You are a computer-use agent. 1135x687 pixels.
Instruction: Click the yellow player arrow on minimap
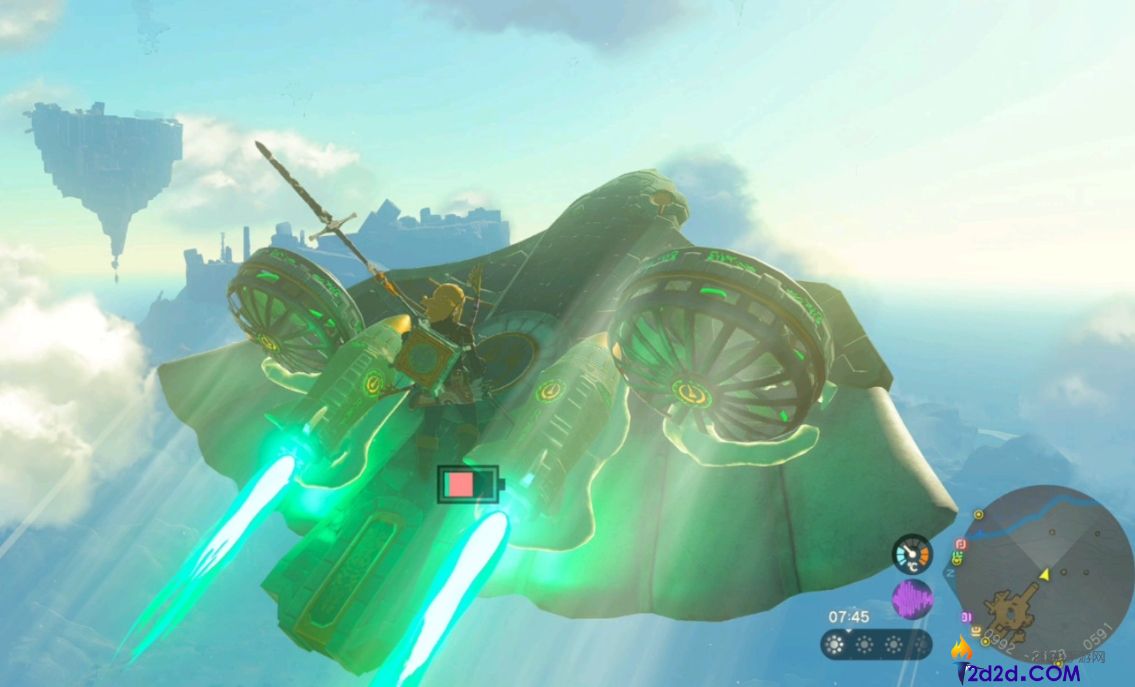pos(1045,574)
